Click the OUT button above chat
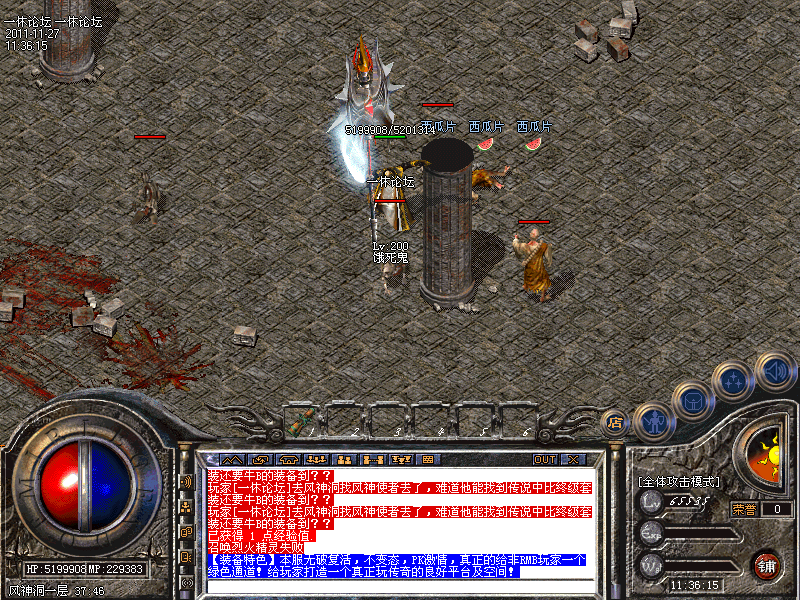 click(544, 460)
